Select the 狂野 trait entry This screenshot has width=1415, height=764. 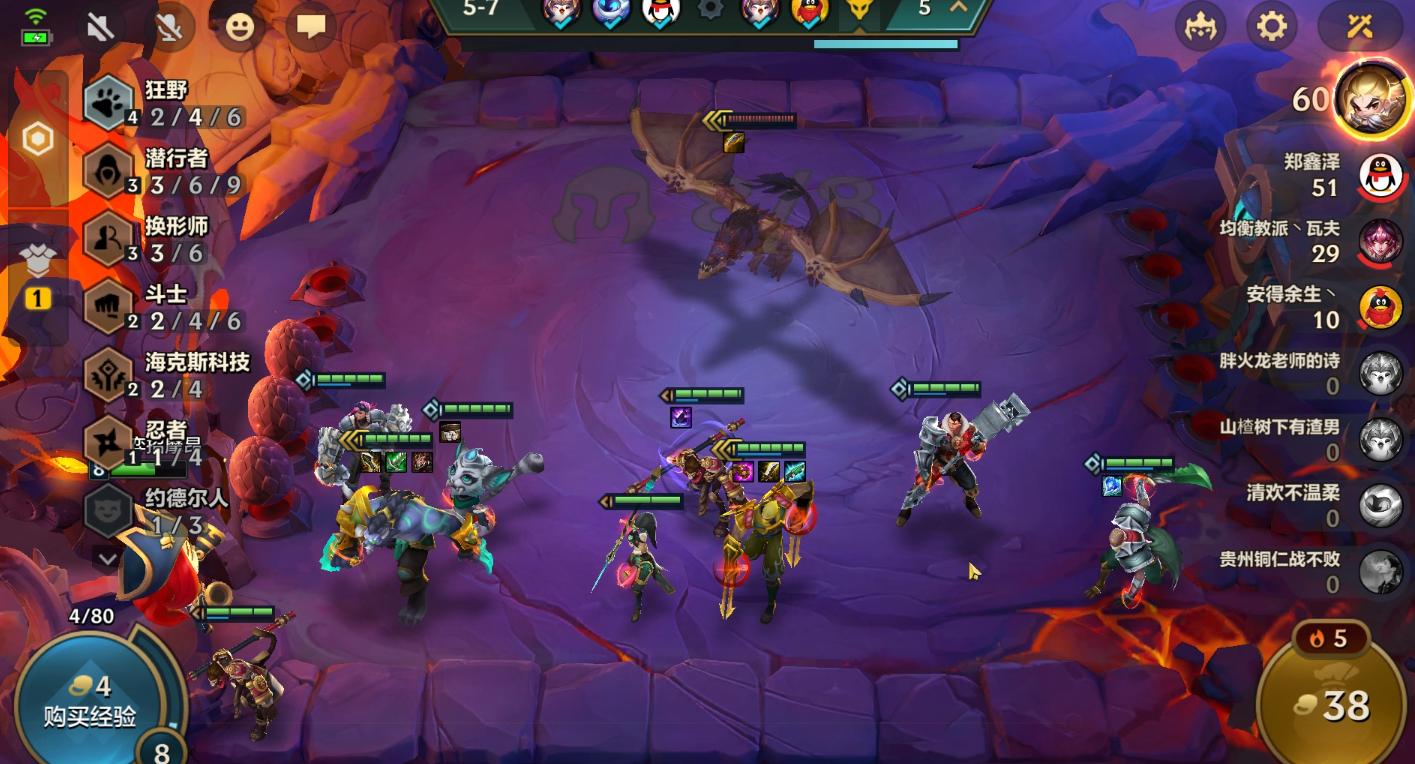coord(165,103)
